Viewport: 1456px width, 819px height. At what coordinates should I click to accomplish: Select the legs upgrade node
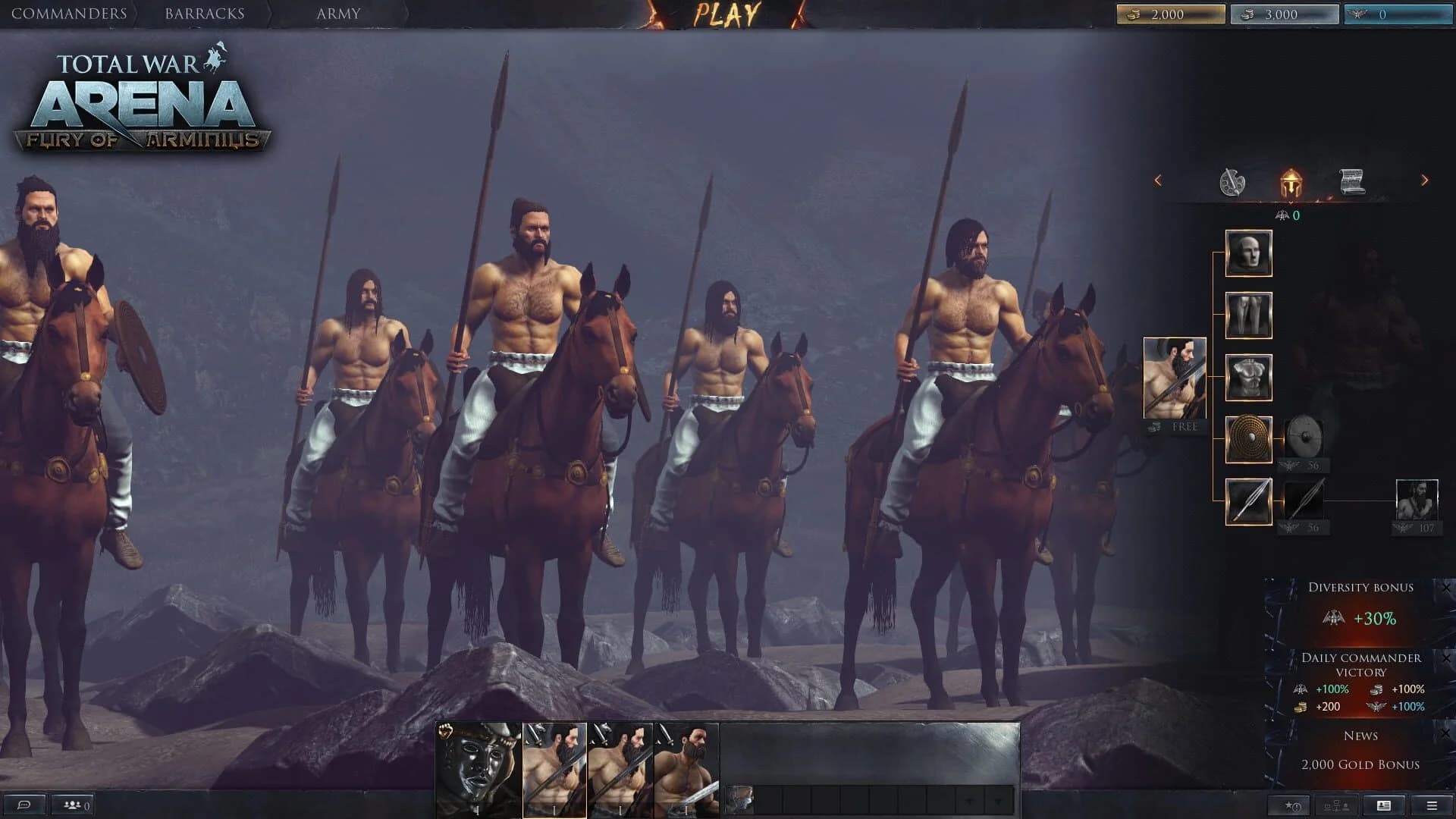(1248, 314)
